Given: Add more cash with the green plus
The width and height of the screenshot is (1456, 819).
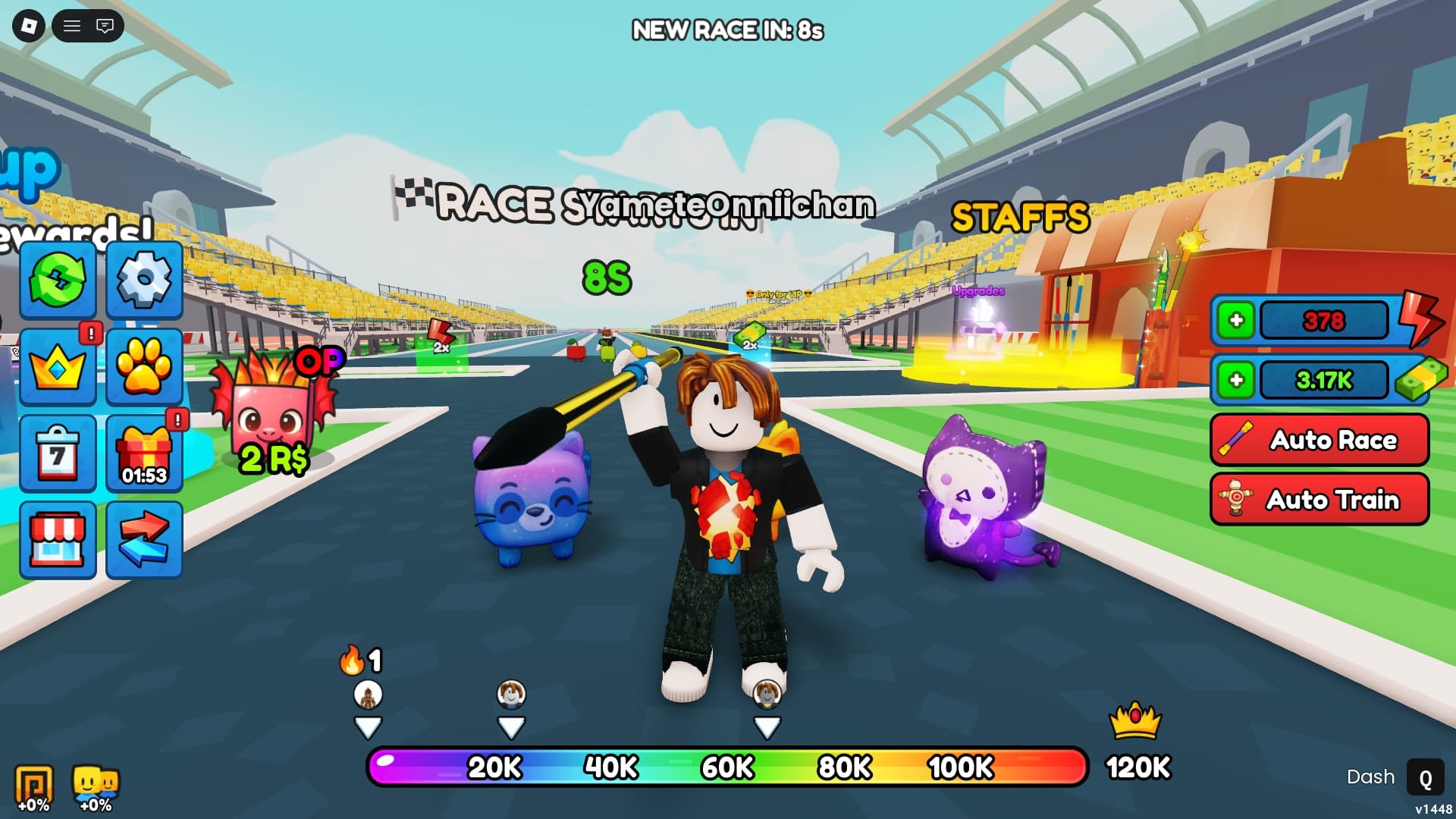Looking at the screenshot, I should (x=1236, y=380).
